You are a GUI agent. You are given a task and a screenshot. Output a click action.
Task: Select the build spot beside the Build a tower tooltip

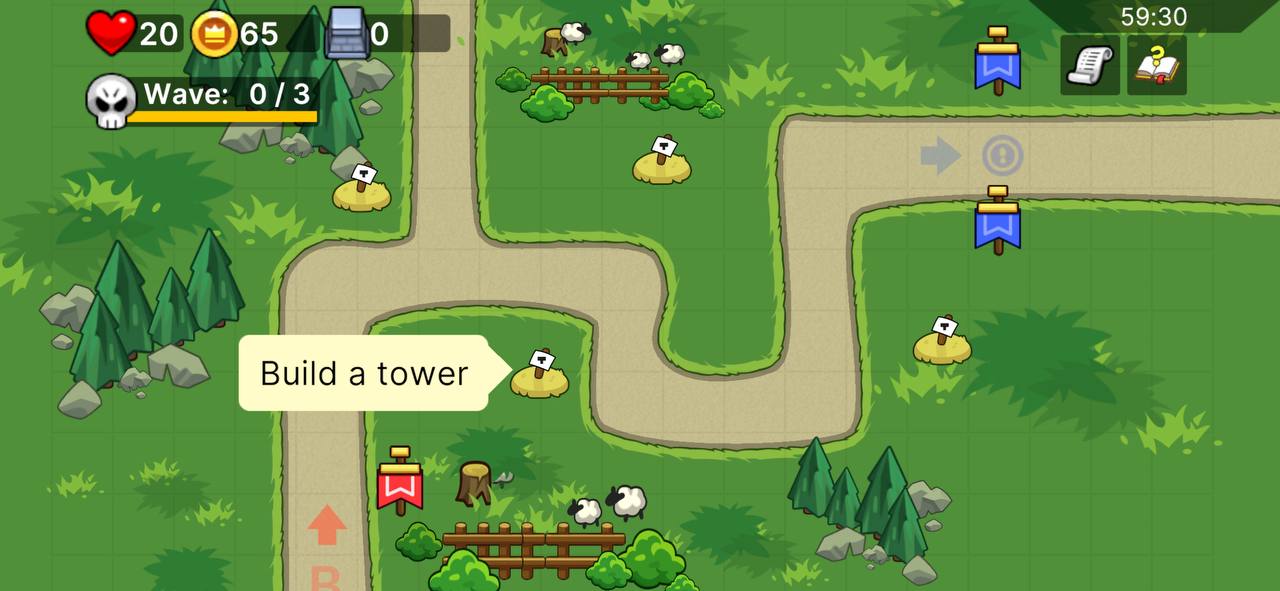tap(540, 376)
